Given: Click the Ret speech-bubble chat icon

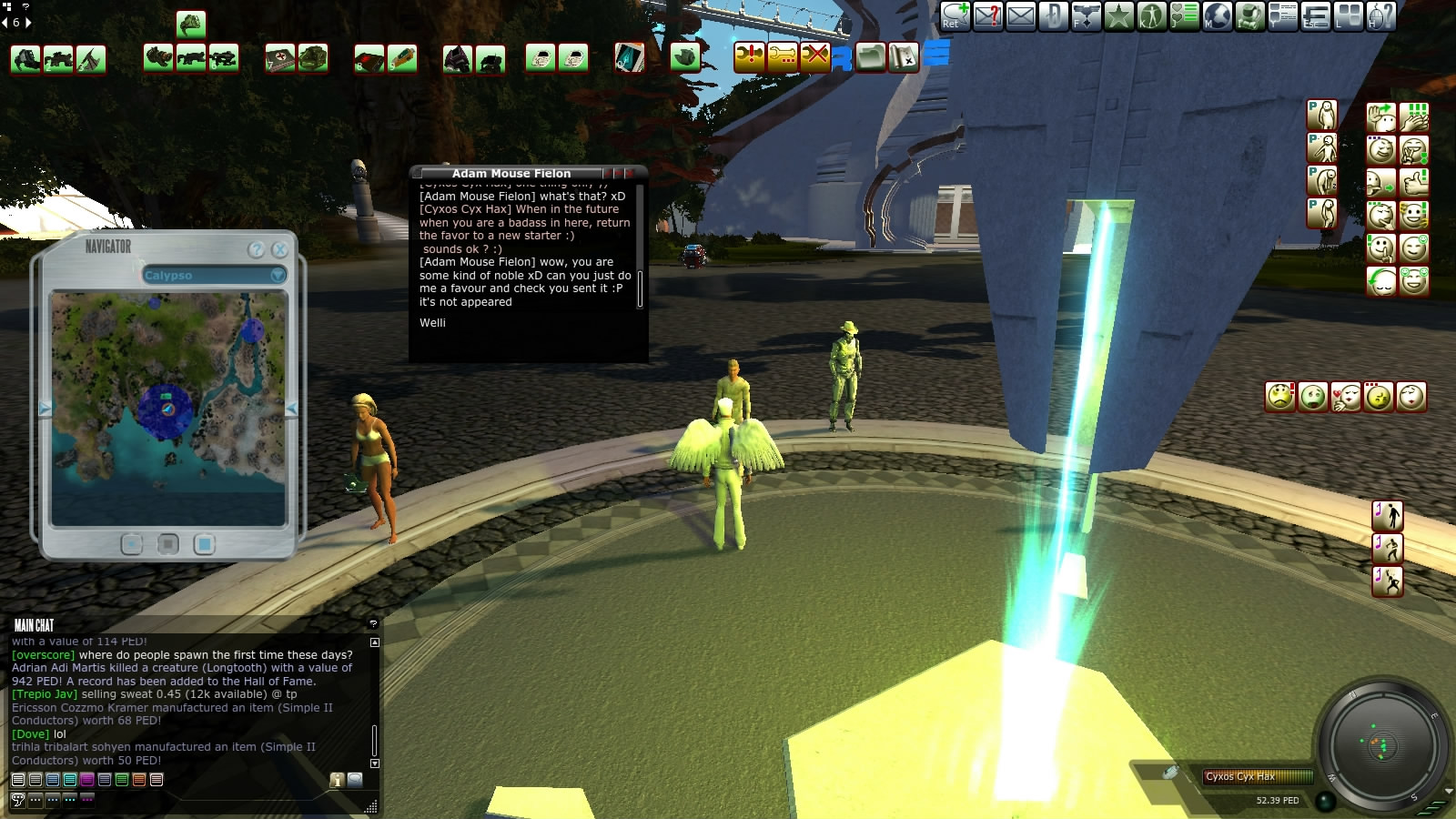Looking at the screenshot, I should [955, 16].
